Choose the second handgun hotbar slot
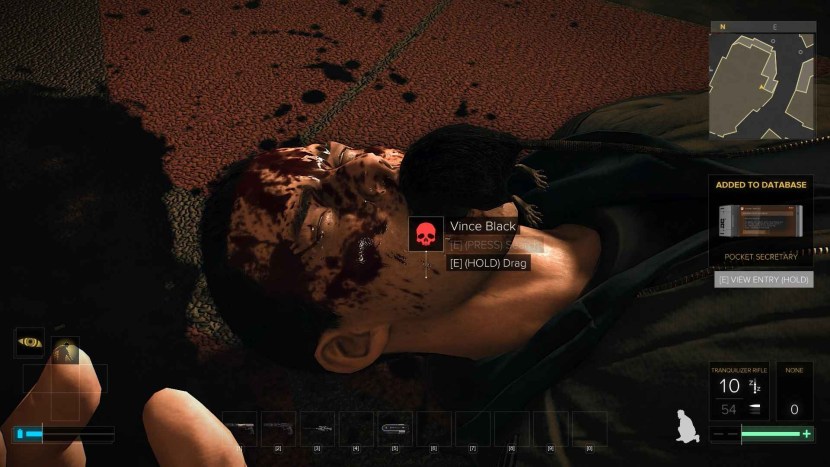Screen dimensions: 830x467 click(x=278, y=428)
